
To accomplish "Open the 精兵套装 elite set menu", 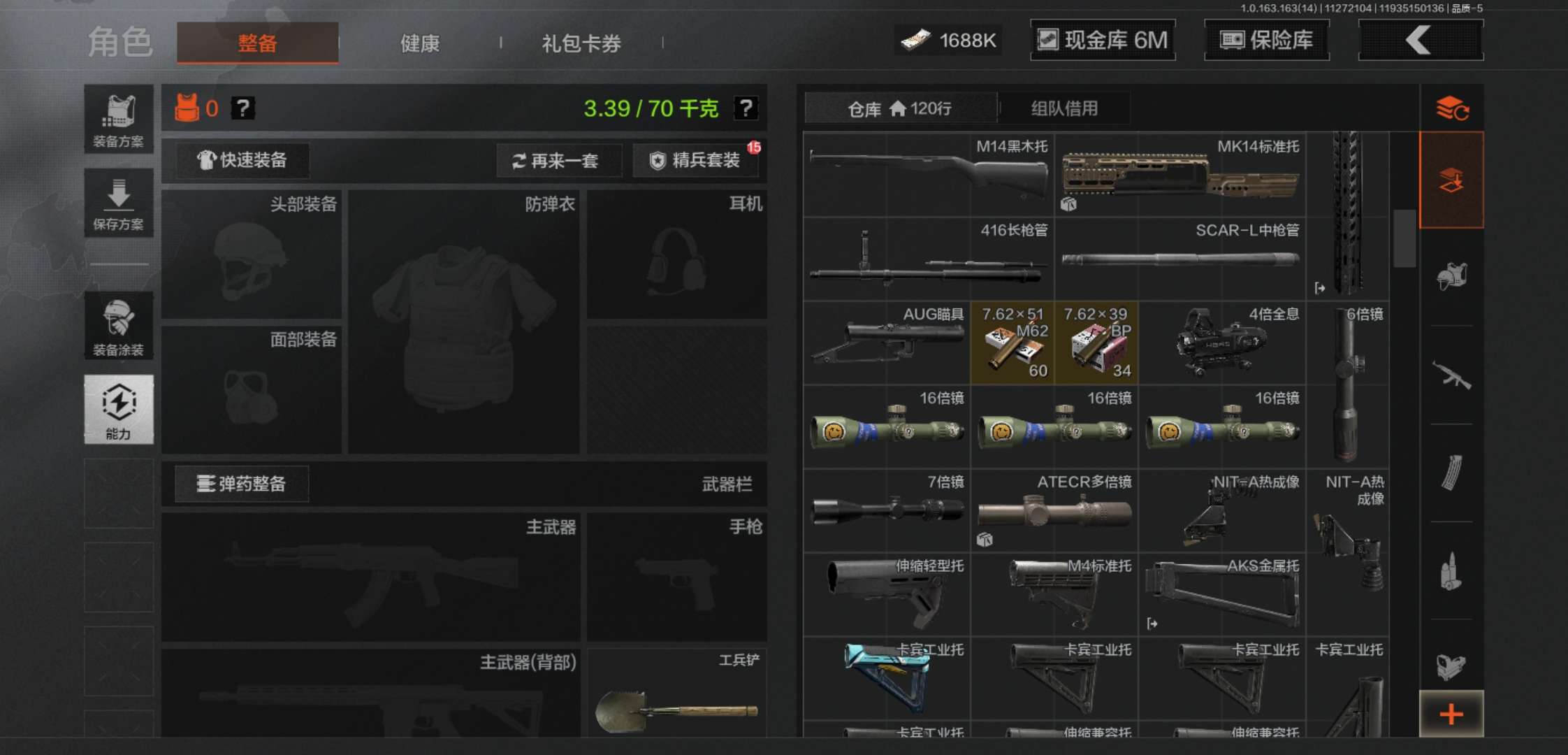I will tap(695, 161).
